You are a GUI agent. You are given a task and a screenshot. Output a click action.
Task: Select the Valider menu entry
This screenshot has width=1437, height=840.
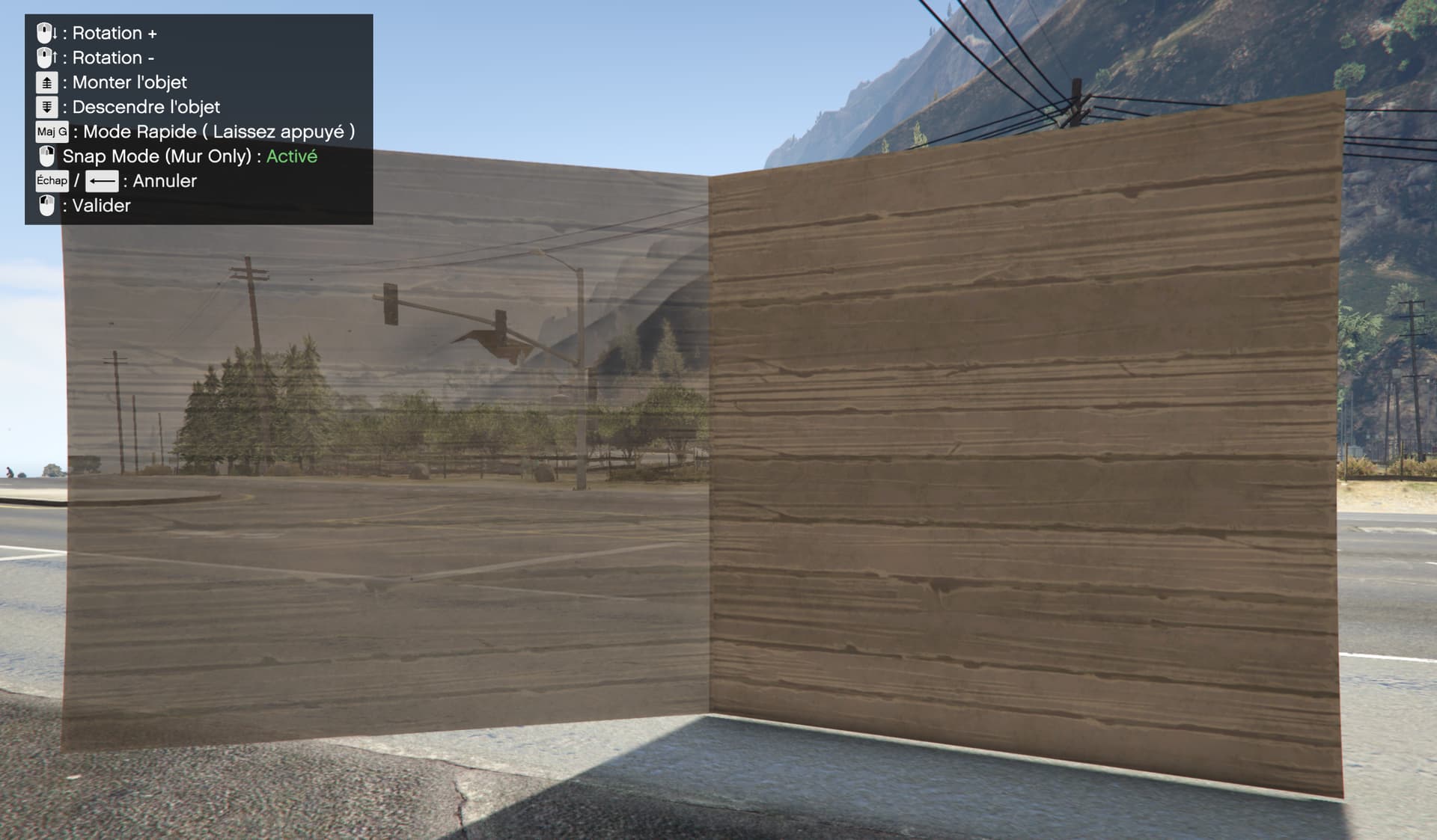(x=100, y=205)
